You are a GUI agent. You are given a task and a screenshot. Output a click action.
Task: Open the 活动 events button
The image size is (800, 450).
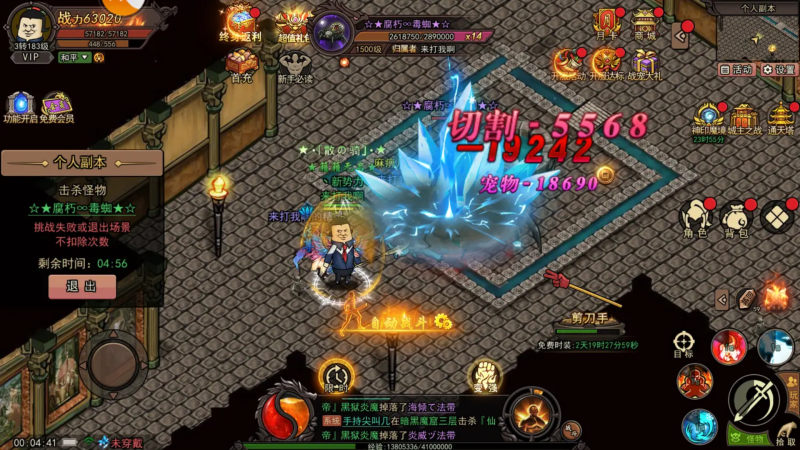click(736, 70)
